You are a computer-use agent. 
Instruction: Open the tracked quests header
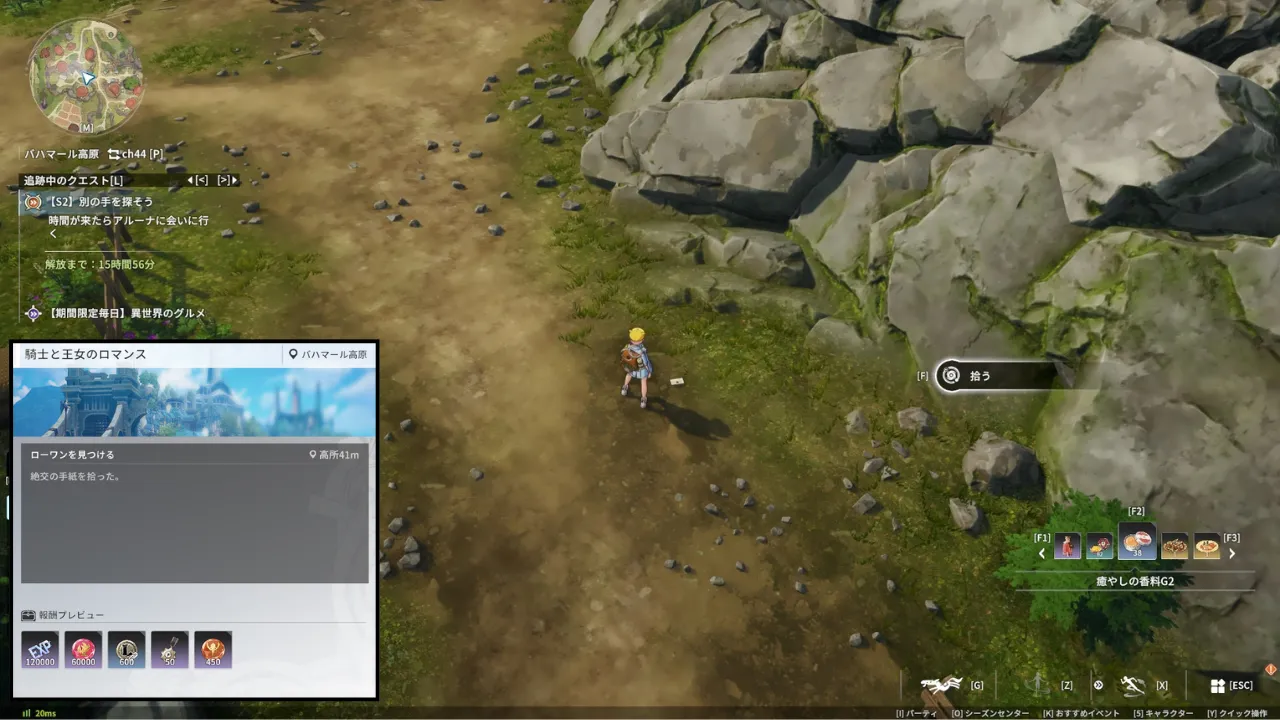[74, 180]
